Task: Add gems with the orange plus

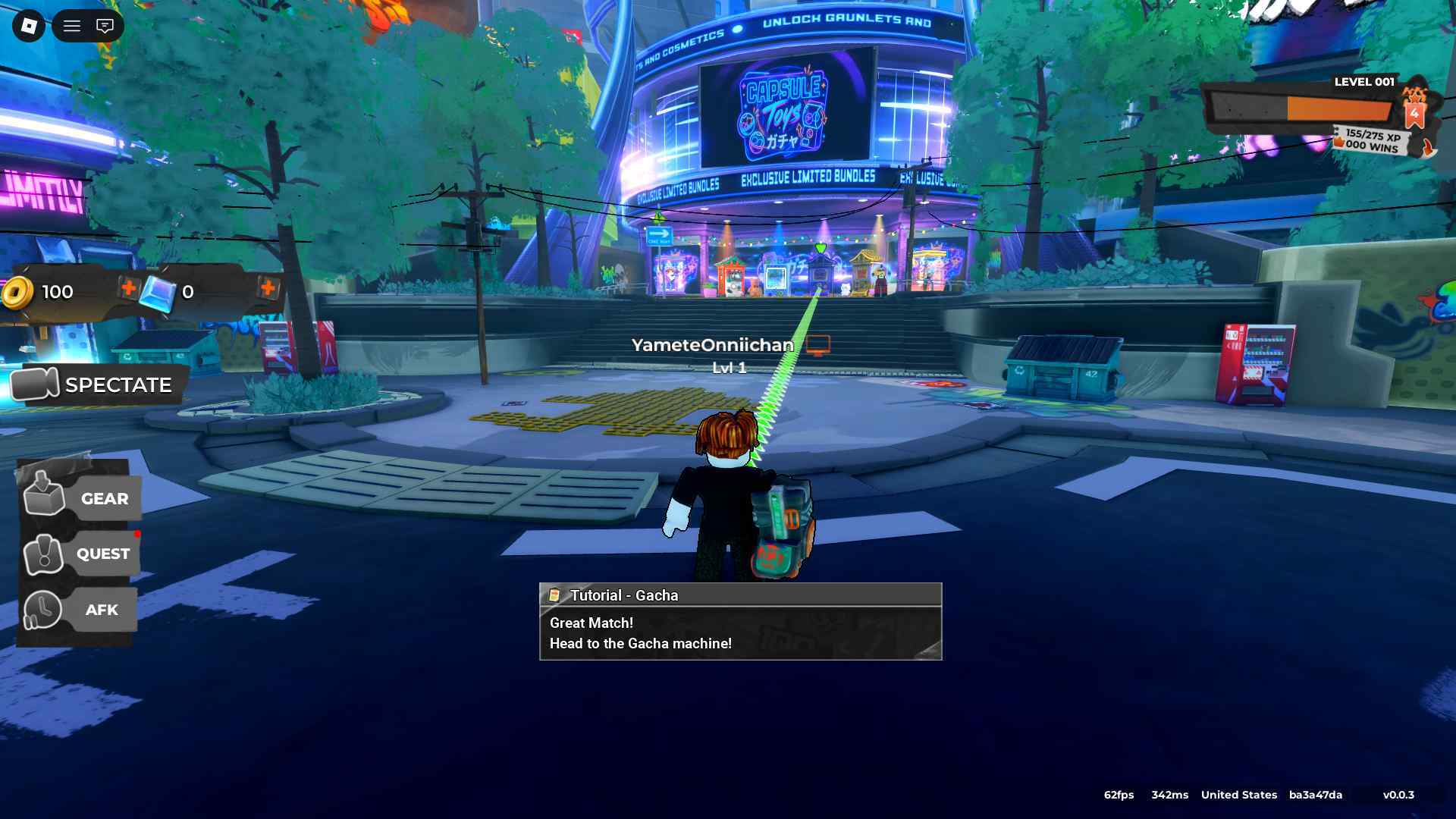Action: (268, 288)
